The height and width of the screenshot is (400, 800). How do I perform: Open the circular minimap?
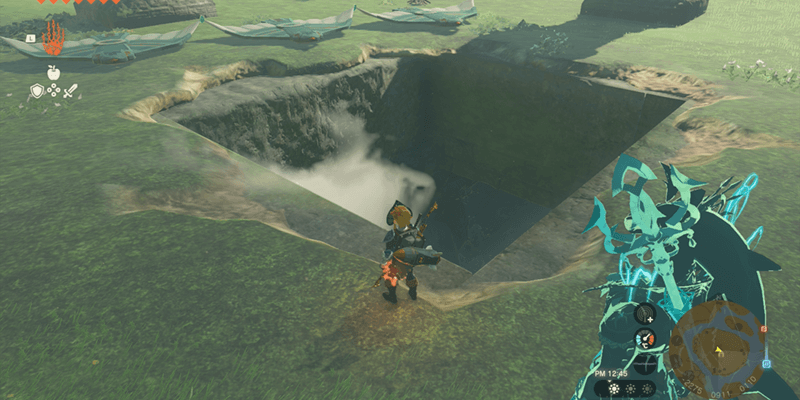pyautogui.click(x=716, y=349)
